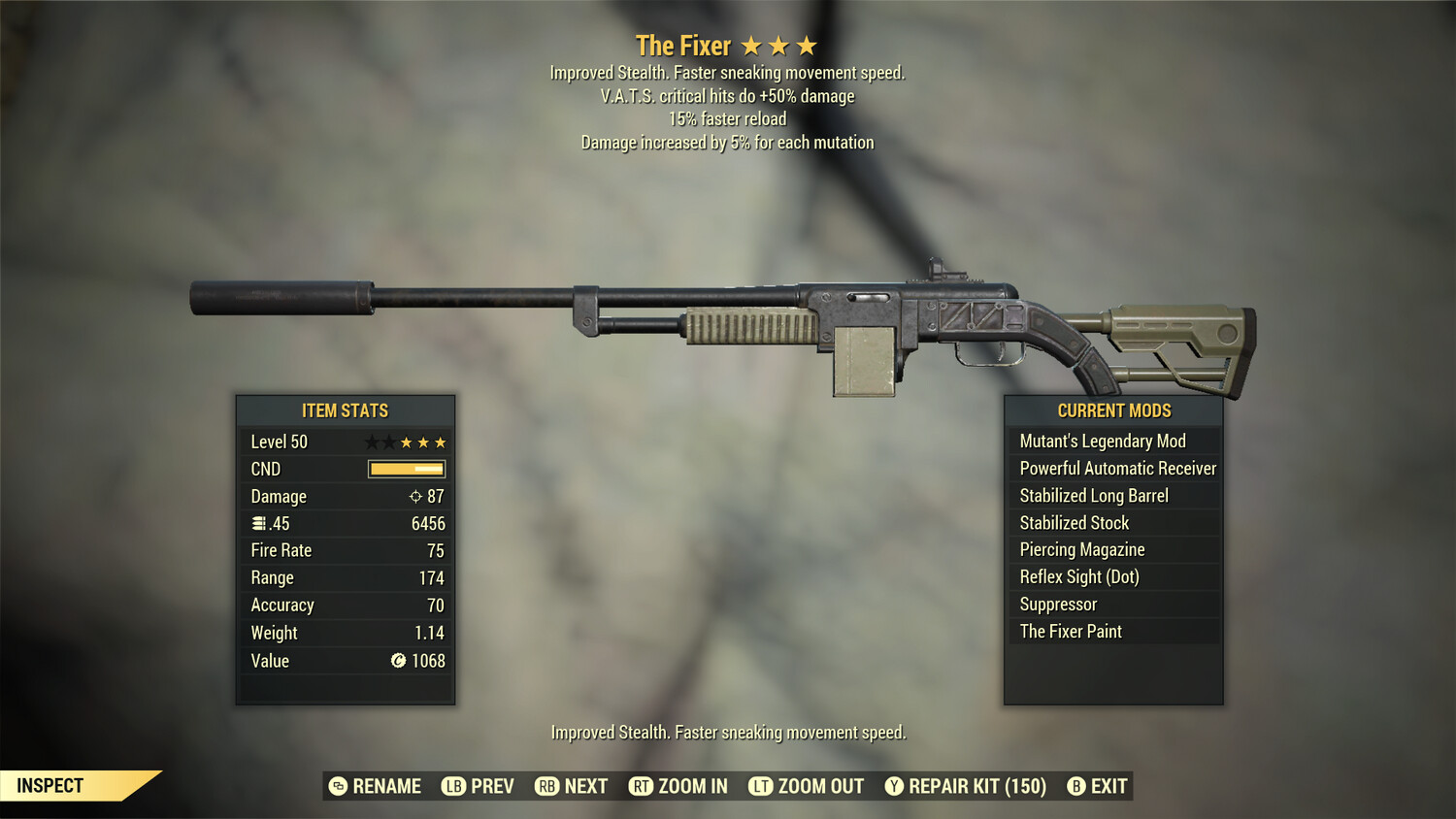Image resolution: width=1456 pixels, height=819 pixels.
Task: Click the caps icon next to Value 1068
Action: click(x=396, y=661)
